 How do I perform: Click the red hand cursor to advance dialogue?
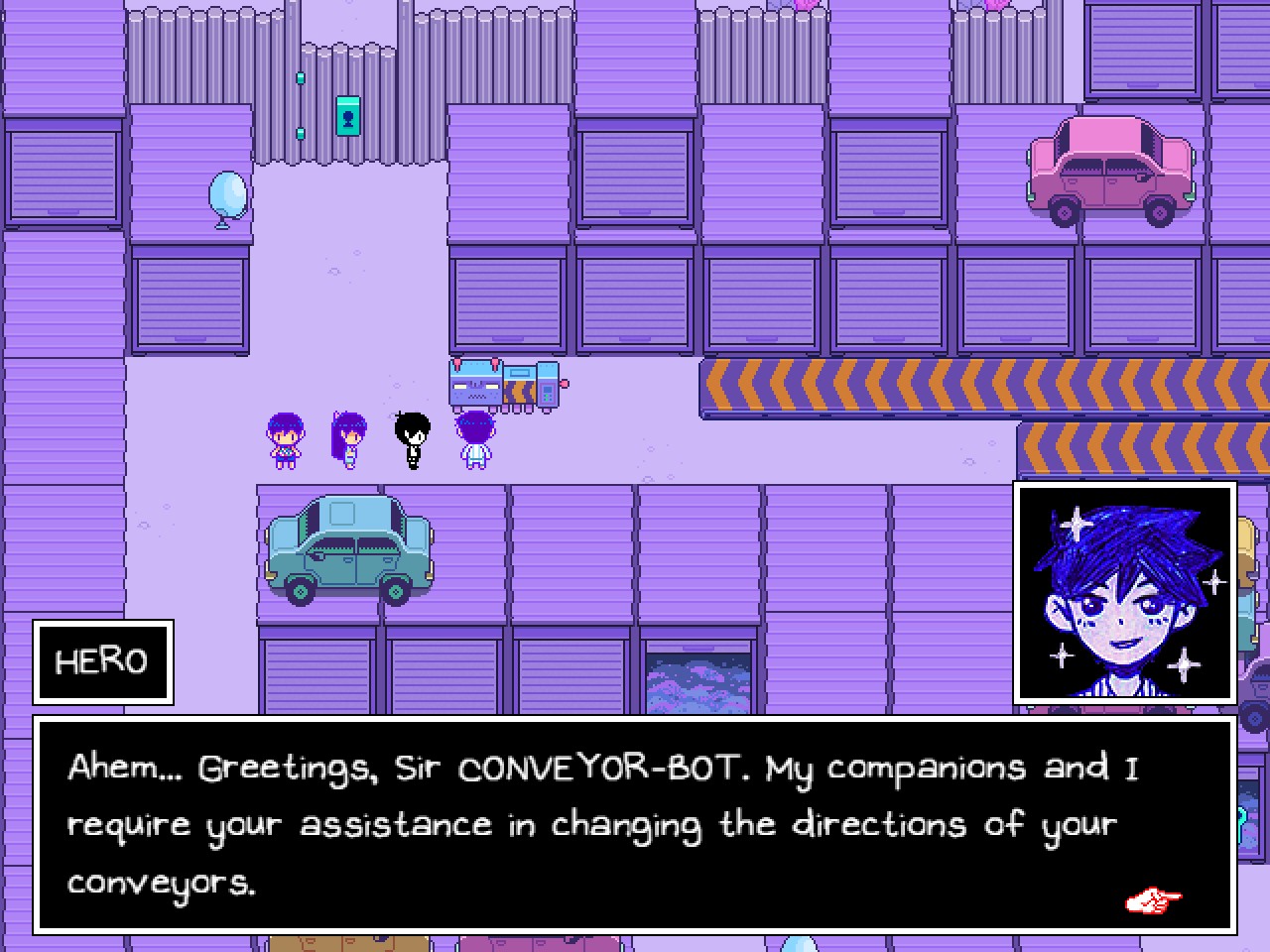tap(1153, 900)
